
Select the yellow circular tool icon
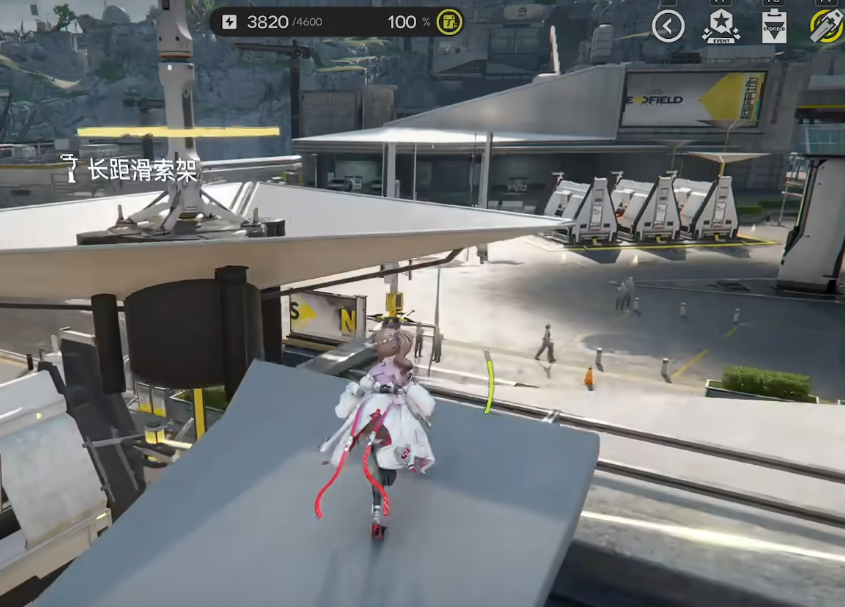[828, 26]
